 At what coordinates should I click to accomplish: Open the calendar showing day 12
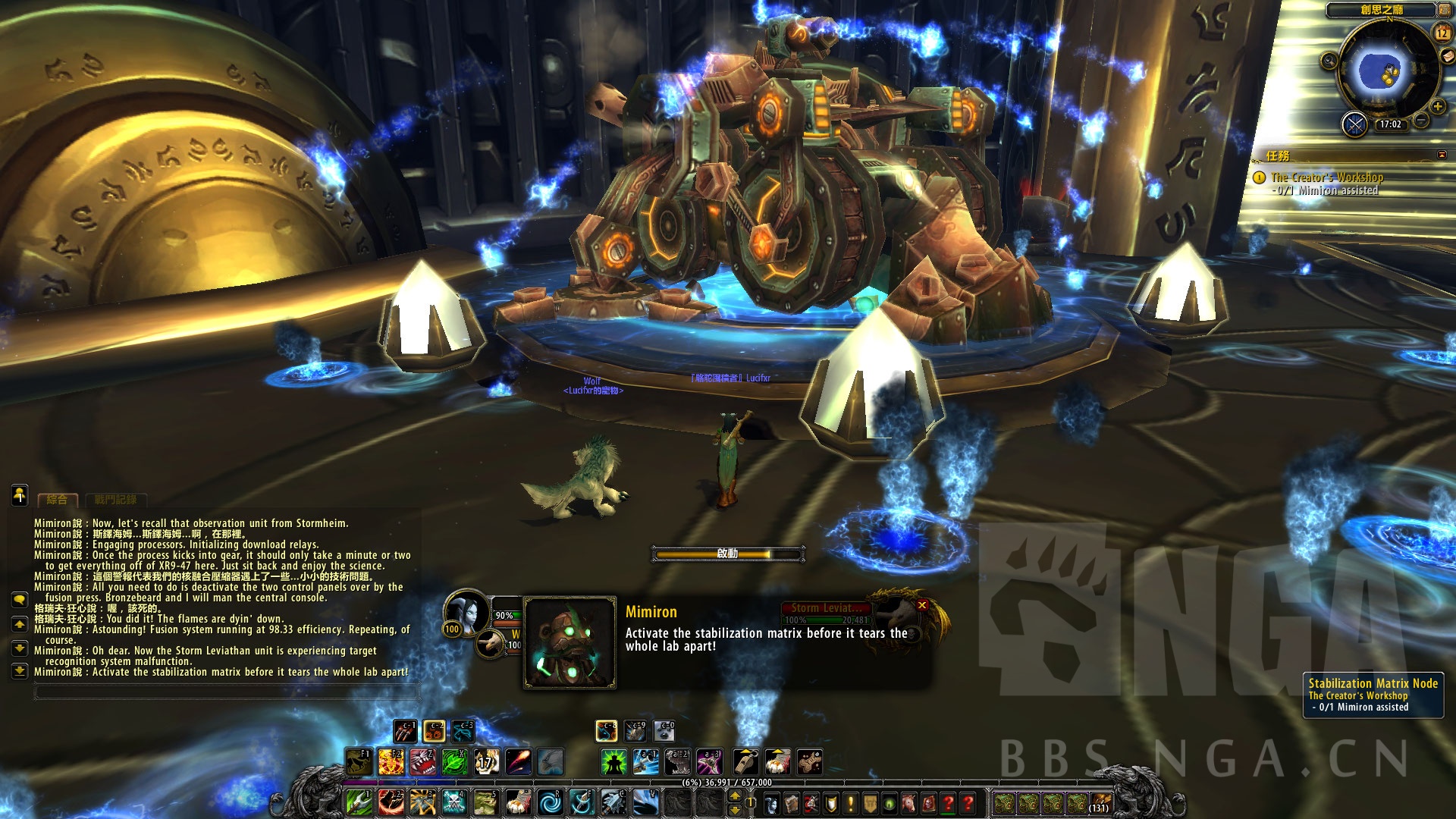pos(1442,33)
